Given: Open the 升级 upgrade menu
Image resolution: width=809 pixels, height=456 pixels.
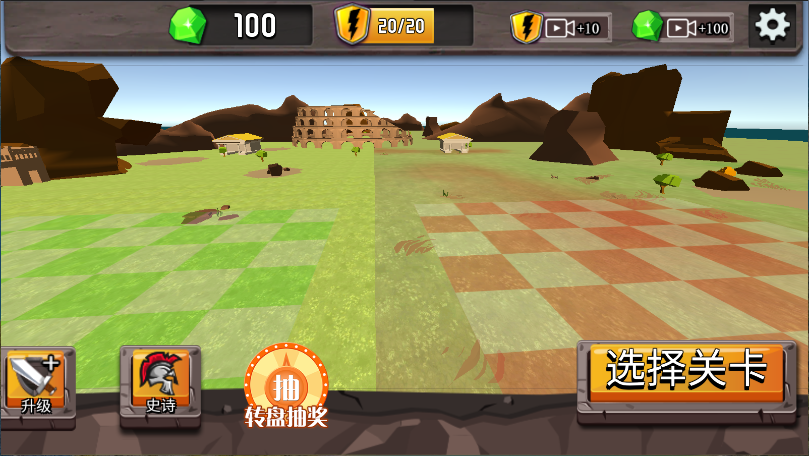Looking at the screenshot, I should pyautogui.click(x=37, y=383).
